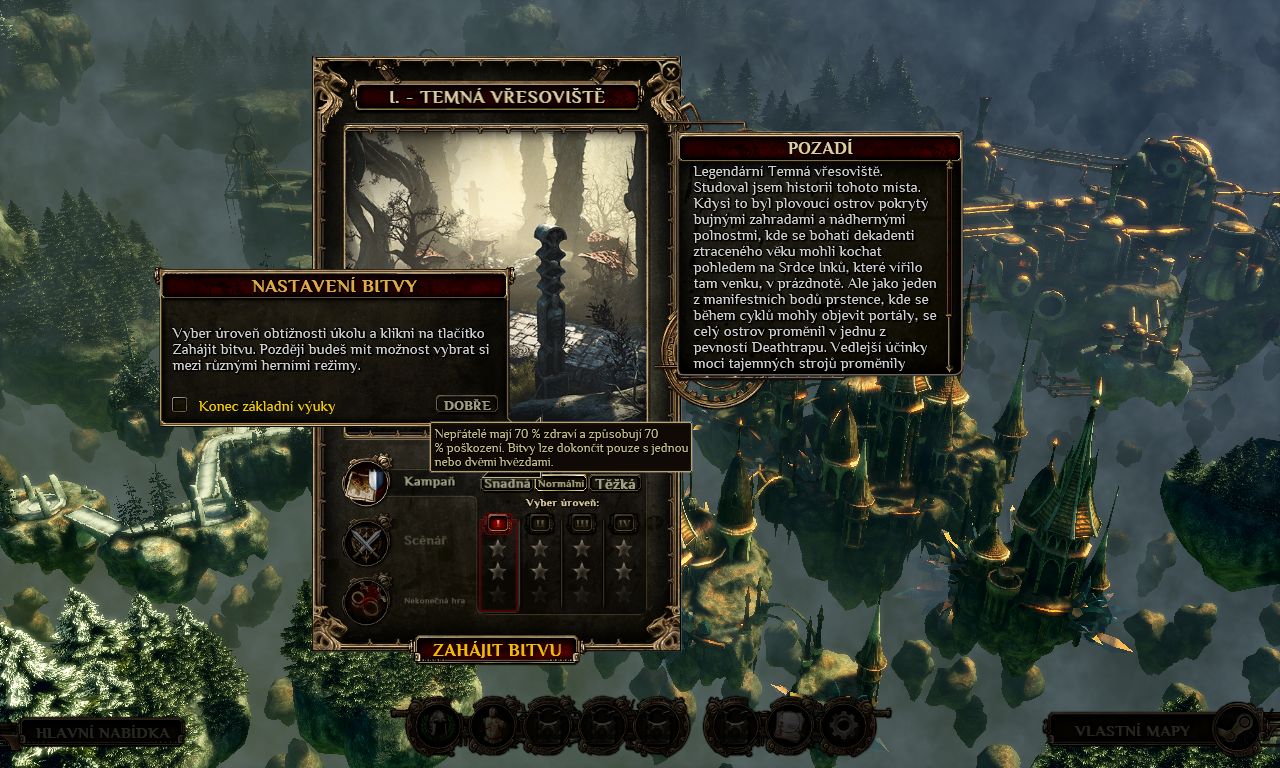Select tier IV level button

point(624,522)
